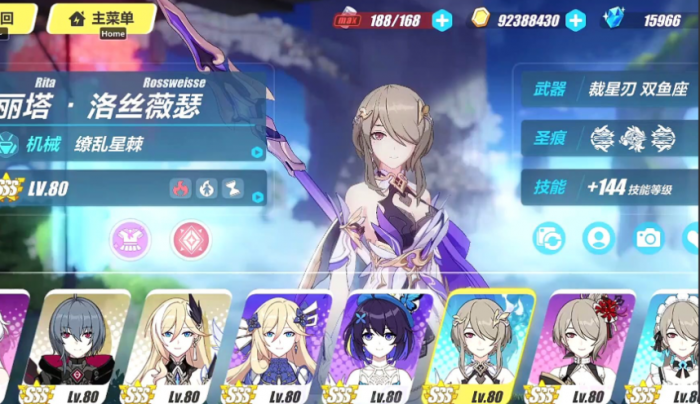Click the red diamond emblem button
The image size is (700, 404).
tap(191, 240)
